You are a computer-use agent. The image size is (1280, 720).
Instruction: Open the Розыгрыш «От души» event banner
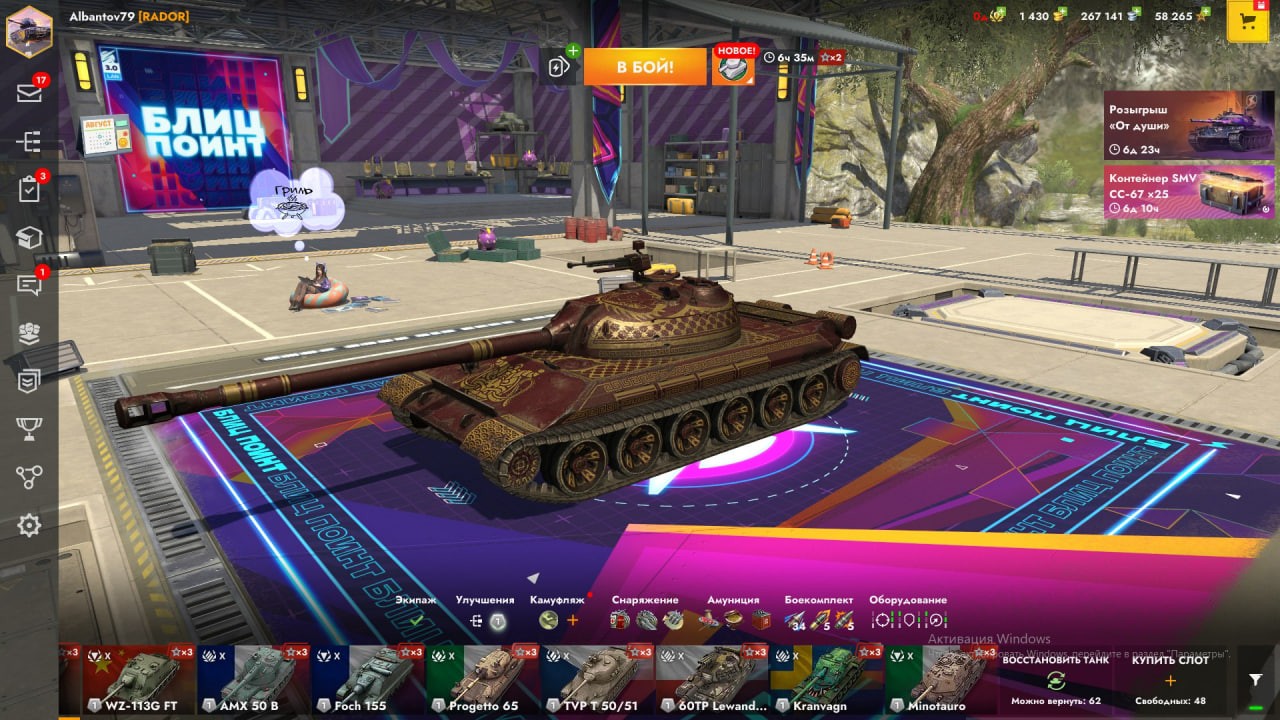[x=1189, y=125]
